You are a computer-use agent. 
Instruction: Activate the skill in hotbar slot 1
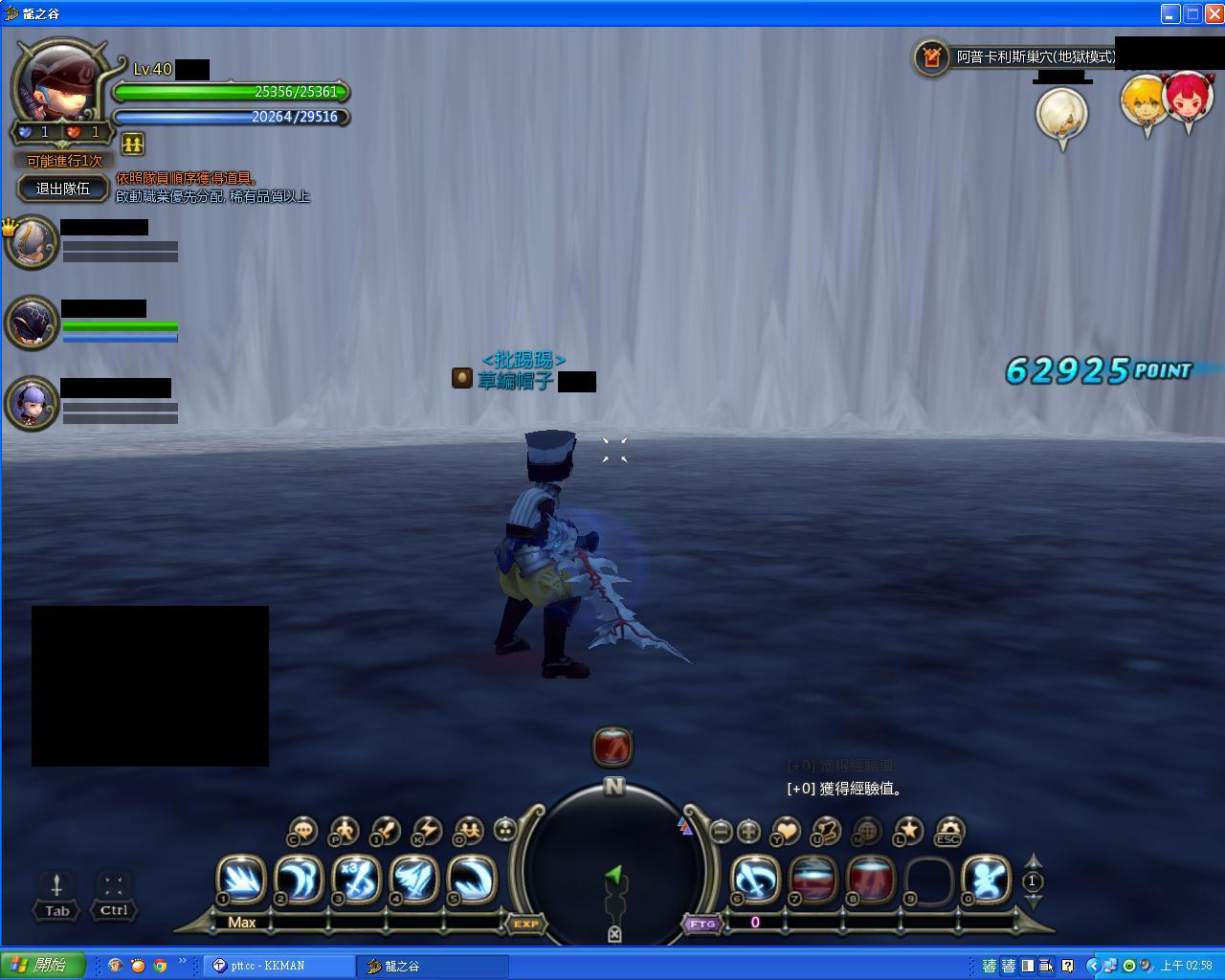(x=241, y=880)
